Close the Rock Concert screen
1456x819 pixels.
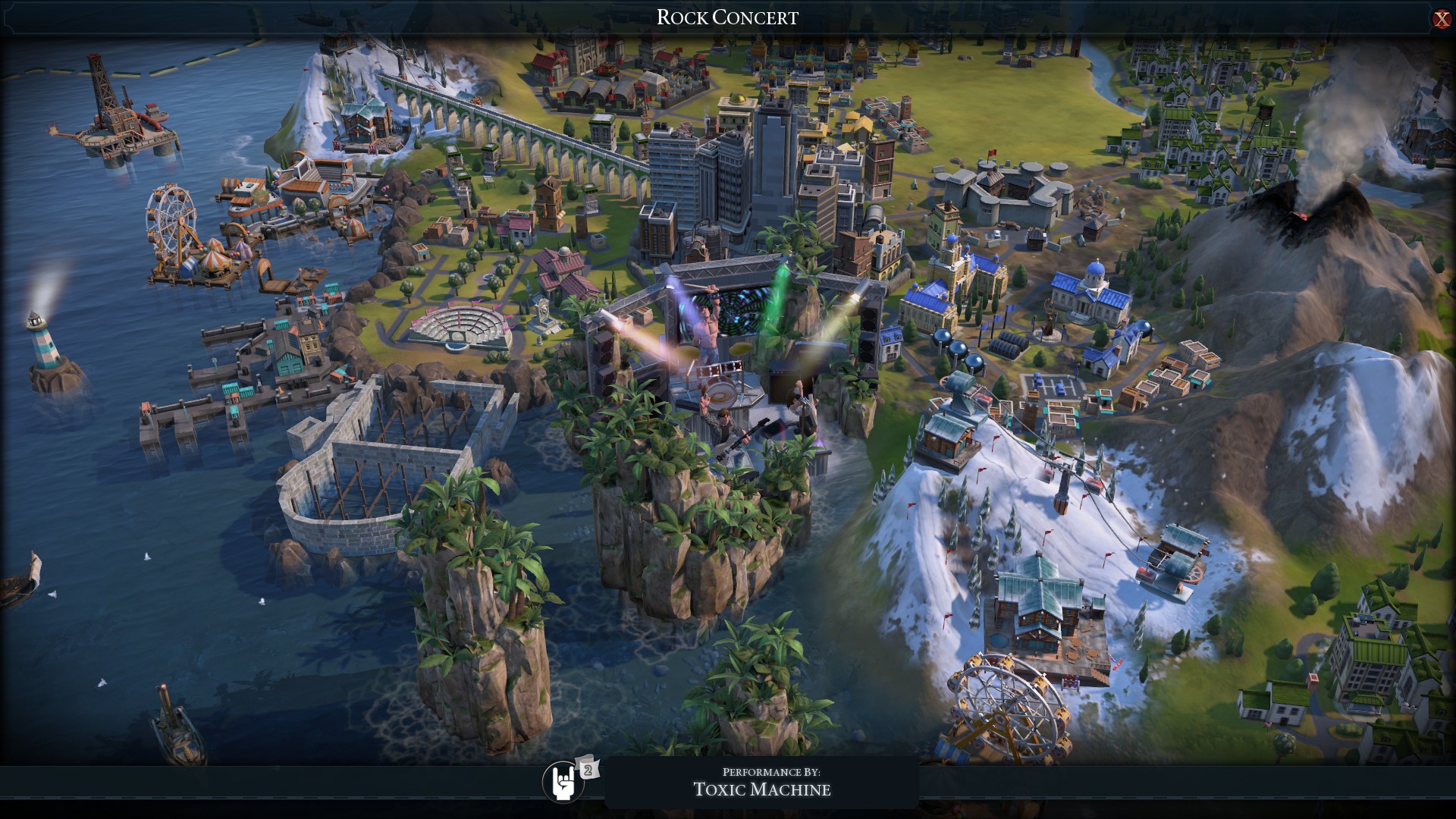click(x=1441, y=19)
